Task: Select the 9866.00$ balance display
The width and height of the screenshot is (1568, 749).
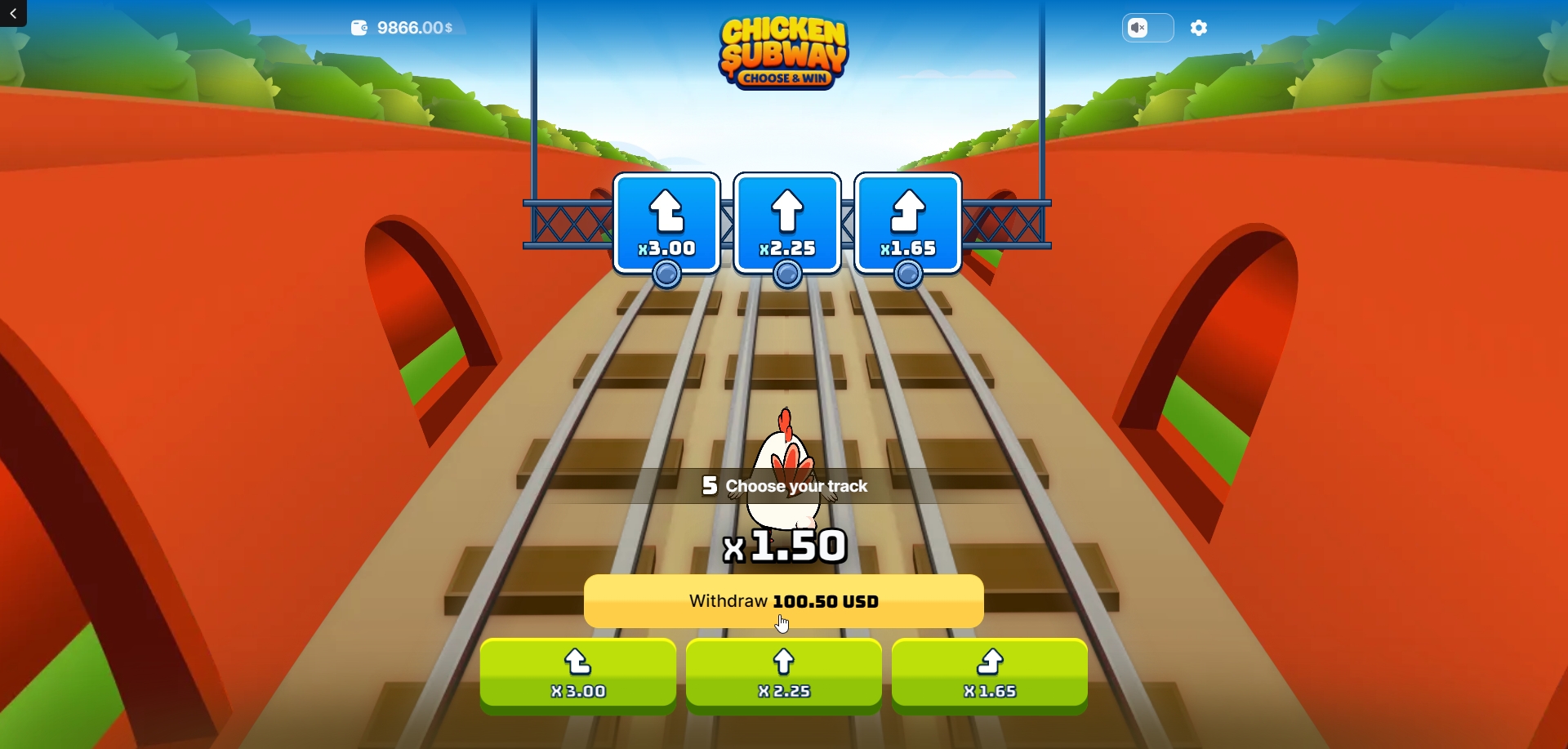Action: point(413,27)
